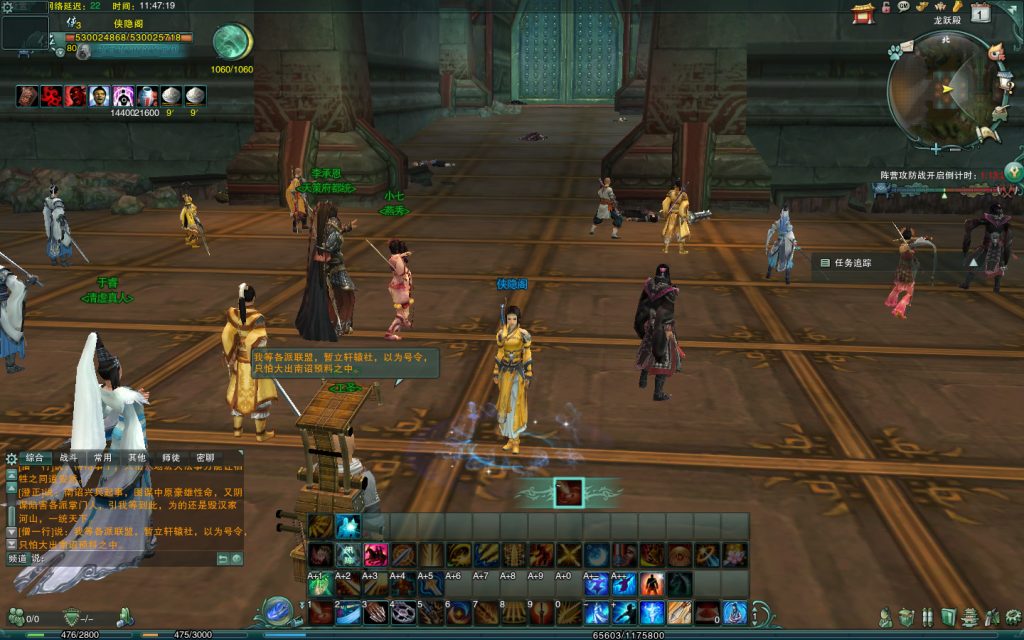The height and width of the screenshot is (640, 1024).
Task: Switch to the 密聊 chat tab
Action: (x=204, y=457)
